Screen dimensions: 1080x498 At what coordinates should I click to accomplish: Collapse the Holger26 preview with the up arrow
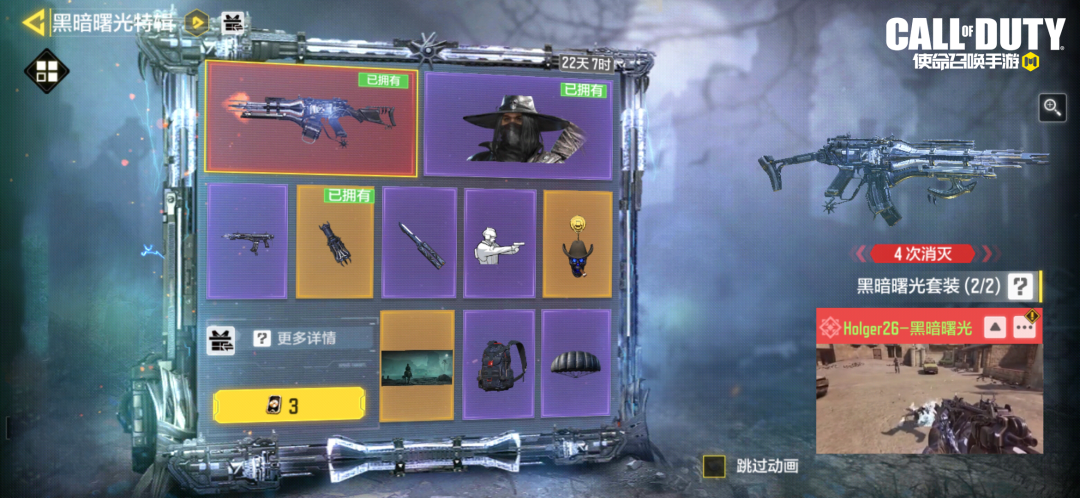[995, 328]
